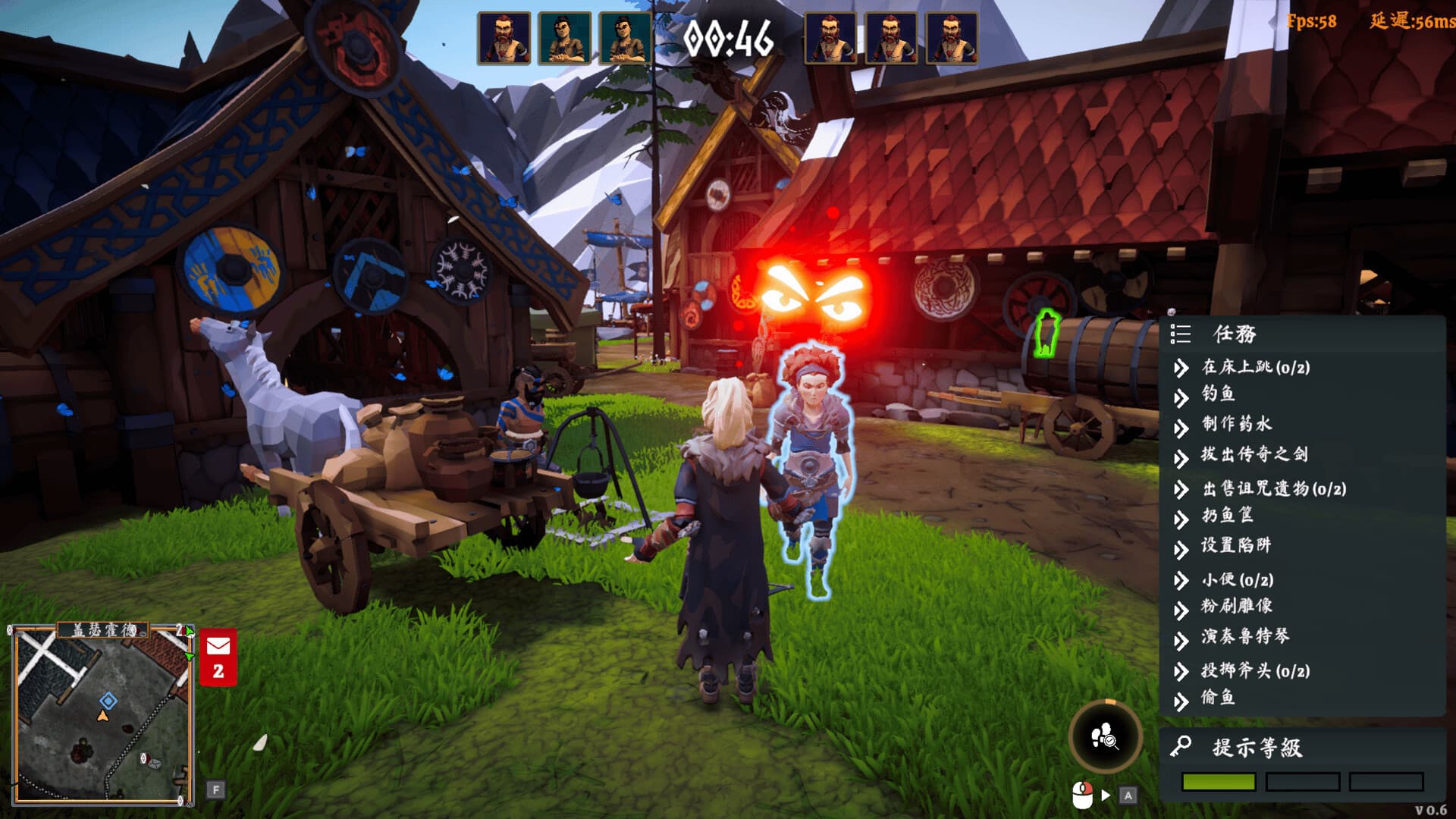Choose the 扔鱼筐 task entry

[1227, 516]
